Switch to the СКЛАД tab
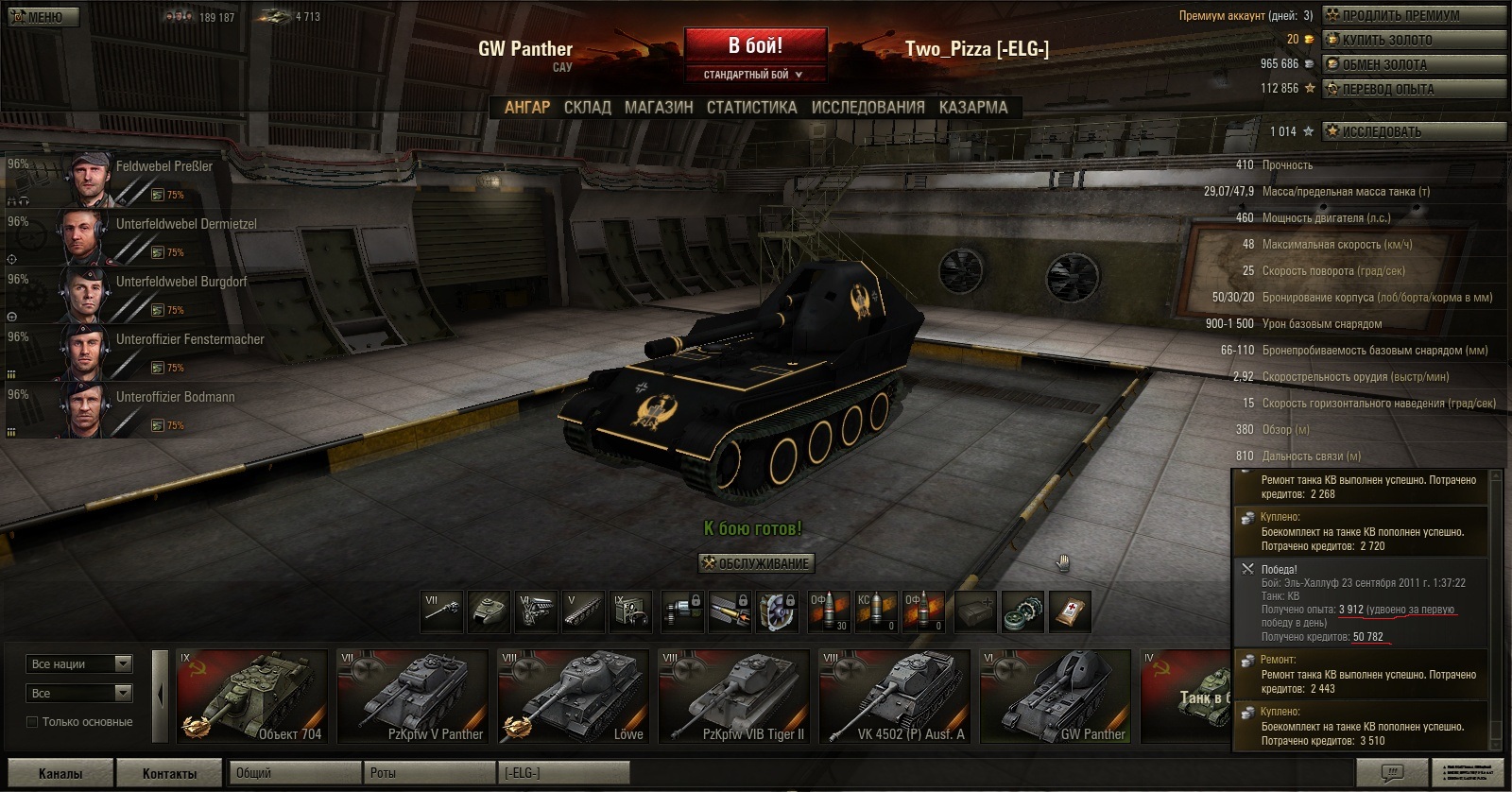This screenshot has height=792, width=1512. pyautogui.click(x=587, y=108)
